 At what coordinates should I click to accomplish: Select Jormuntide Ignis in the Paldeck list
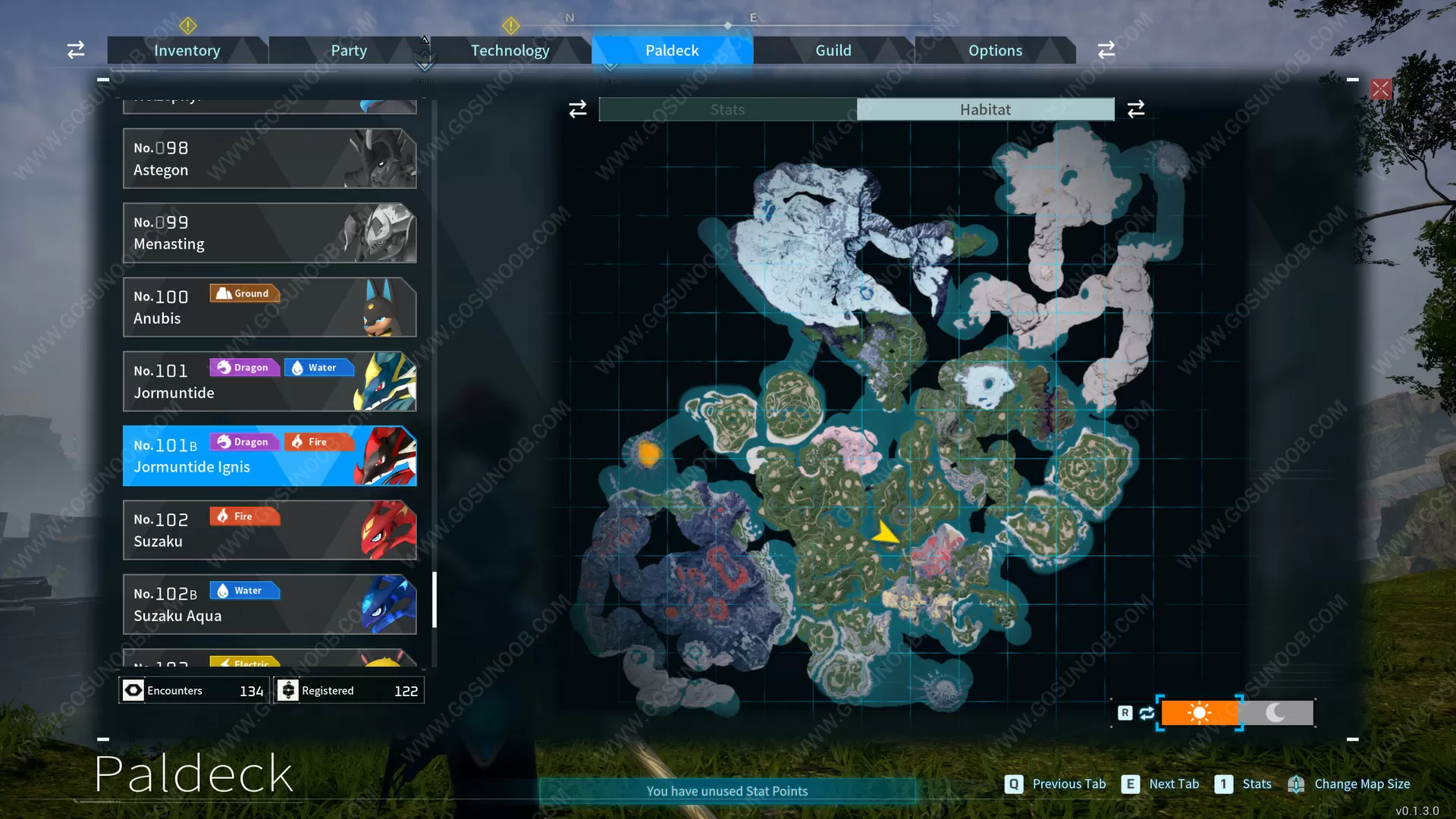[x=269, y=456]
